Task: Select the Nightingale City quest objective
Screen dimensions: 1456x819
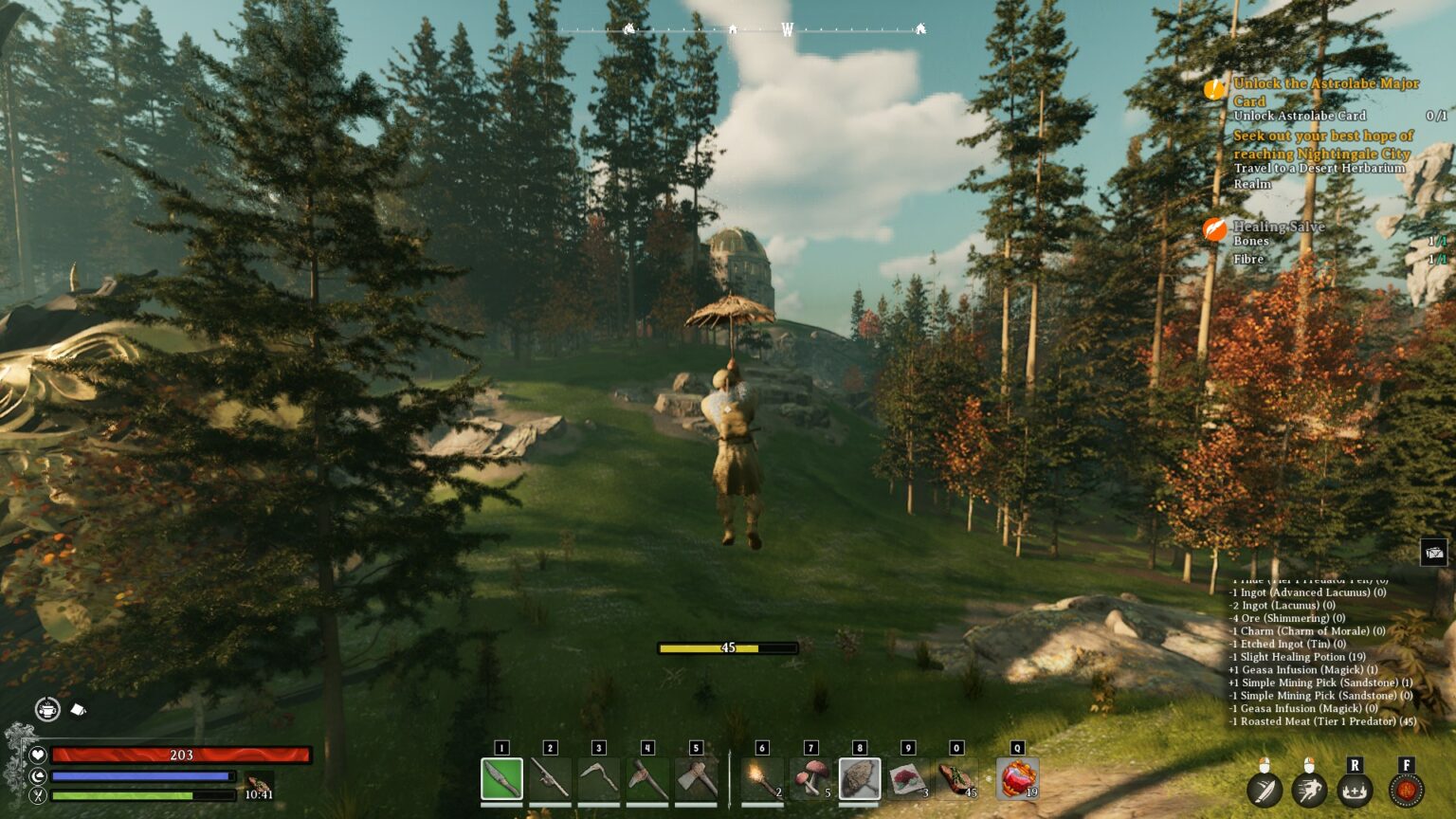Action: click(1321, 144)
